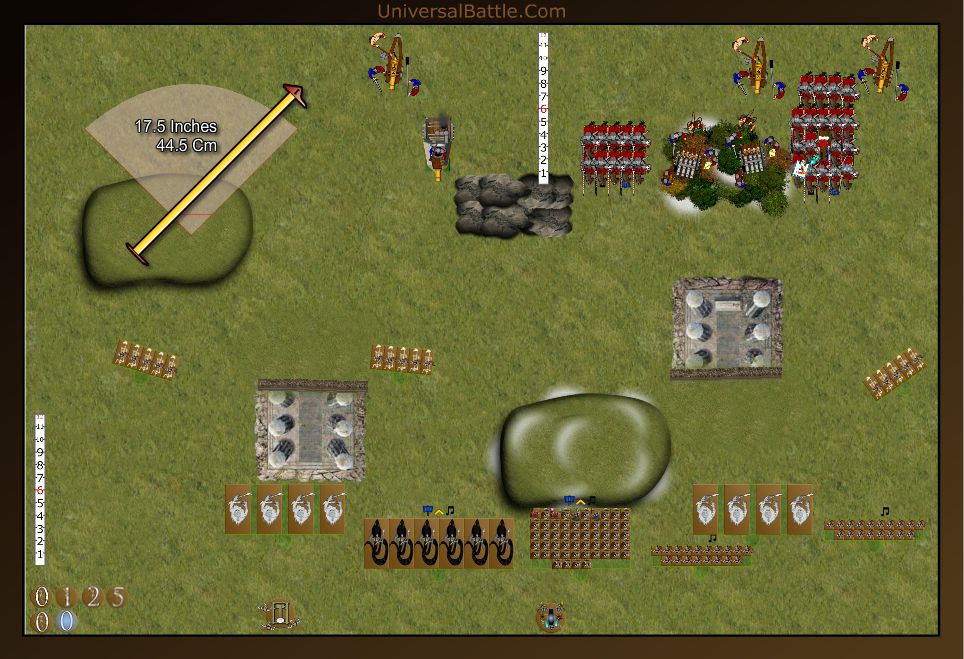Select the brown number 2 counter
The height and width of the screenshot is (659, 964).
(92, 597)
